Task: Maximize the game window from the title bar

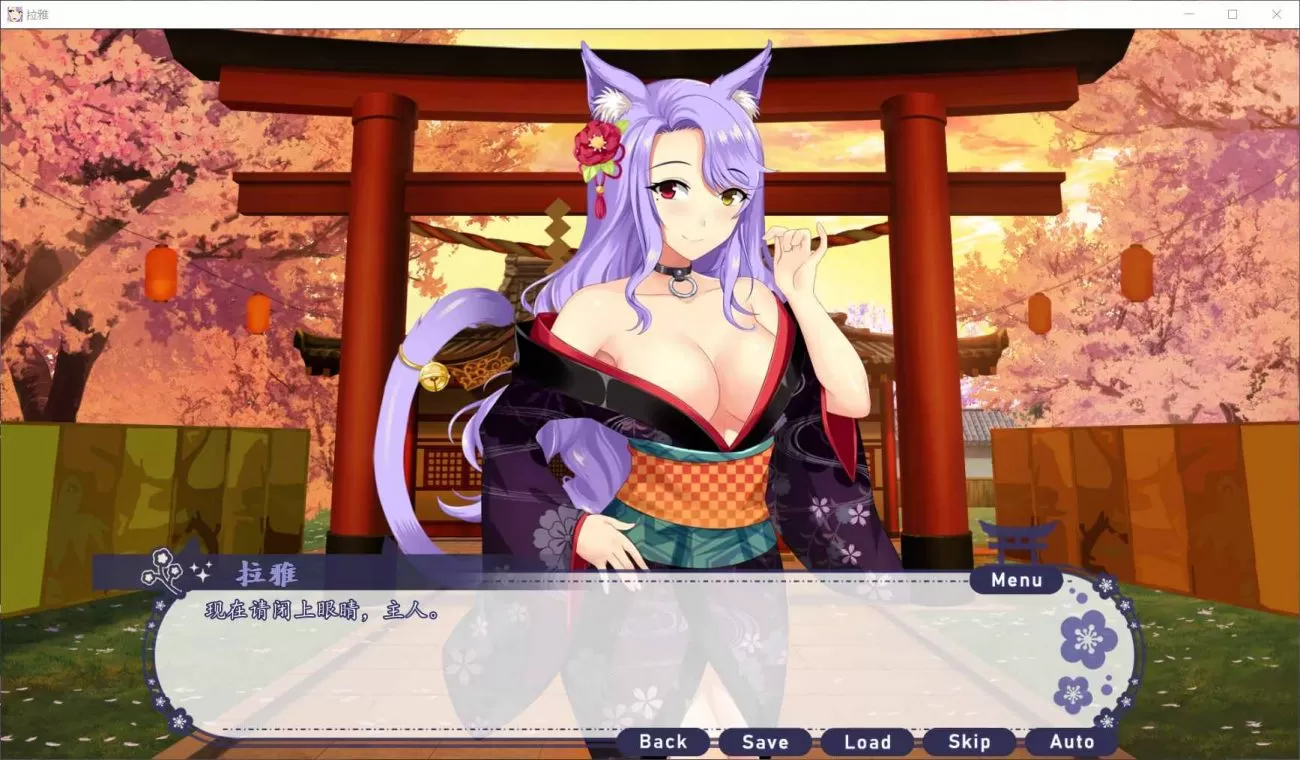Action: pos(1233,13)
